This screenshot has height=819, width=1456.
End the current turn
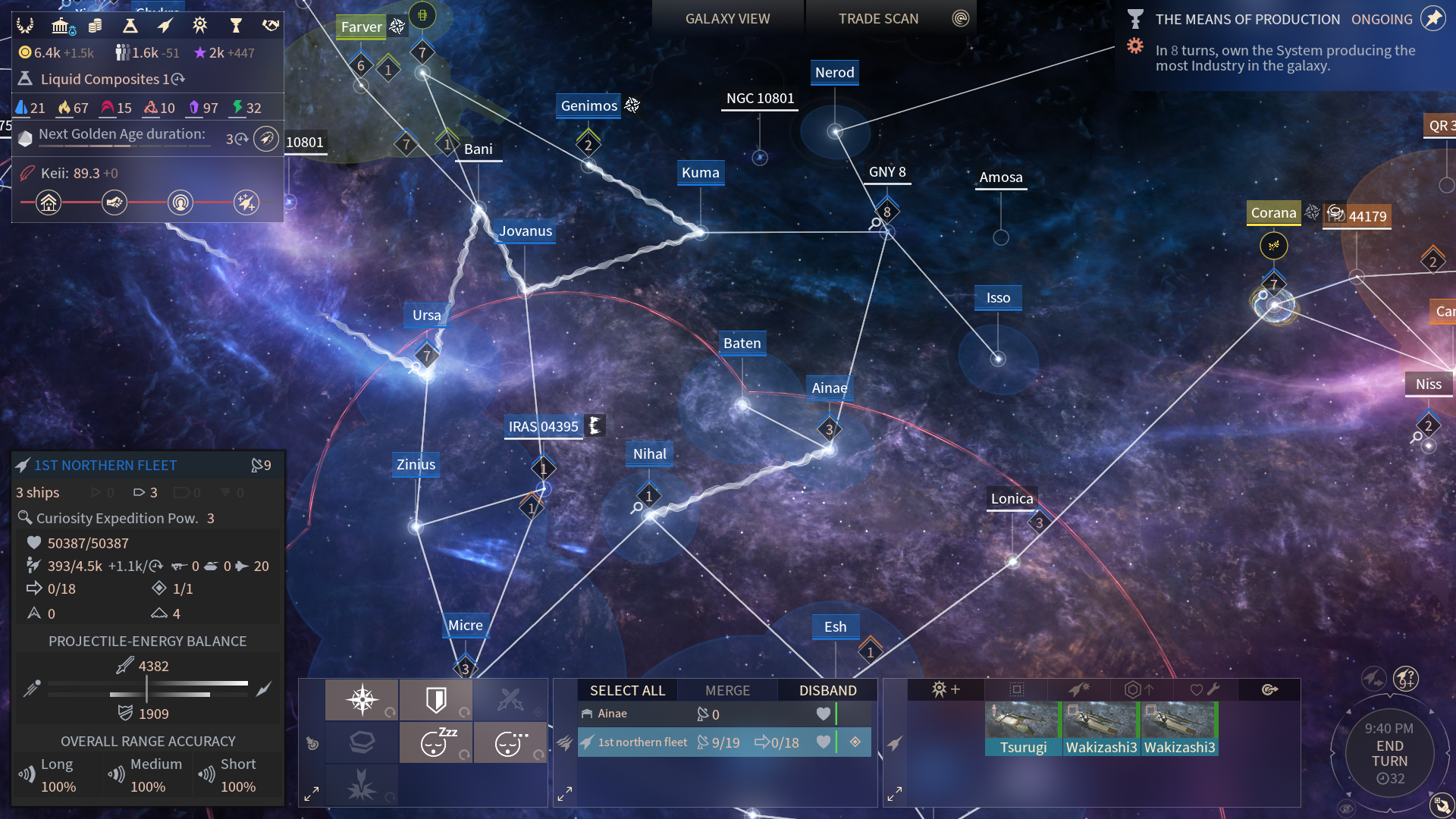(x=1389, y=754)
